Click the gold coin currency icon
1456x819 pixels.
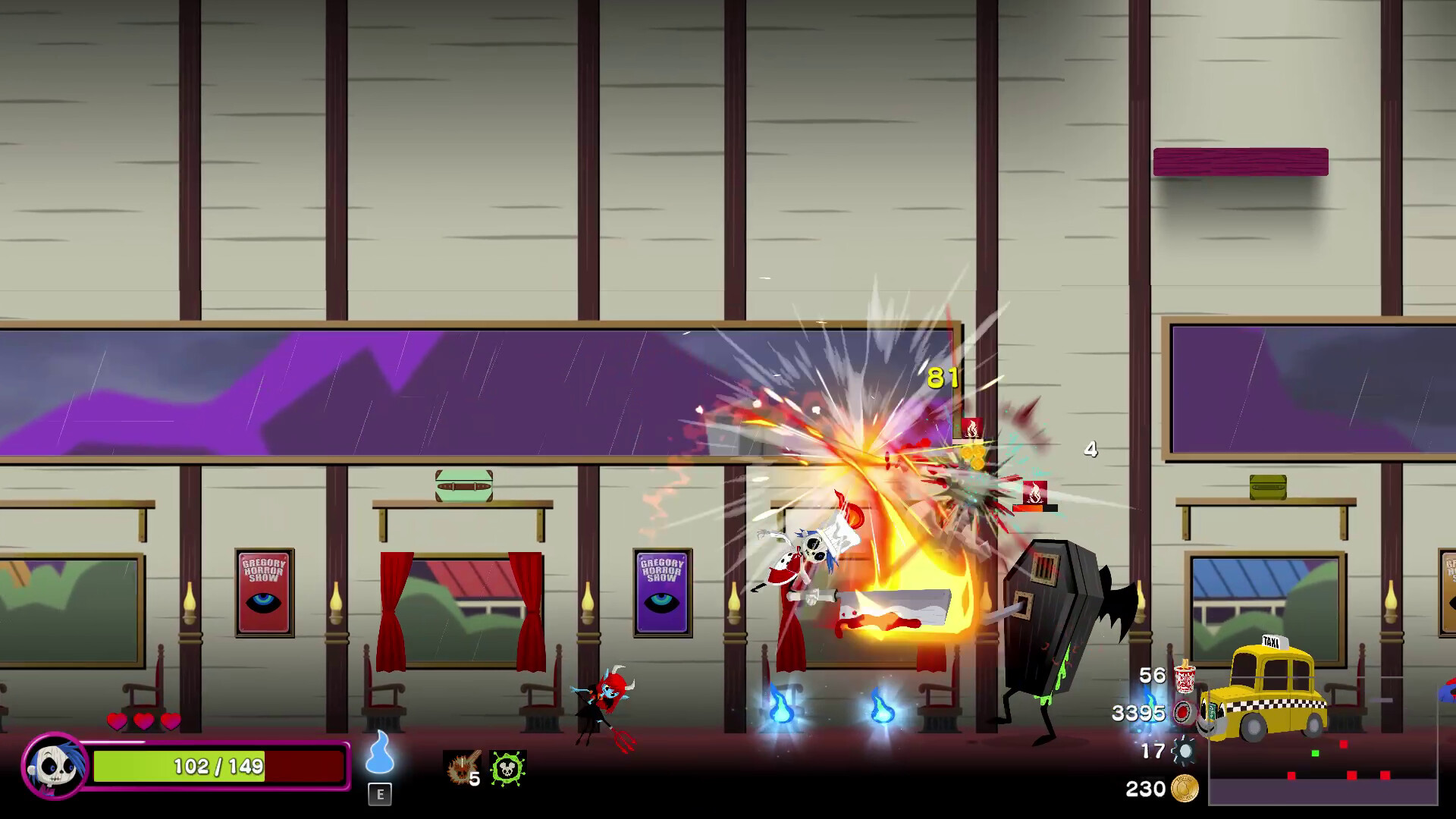(1185, 789)
